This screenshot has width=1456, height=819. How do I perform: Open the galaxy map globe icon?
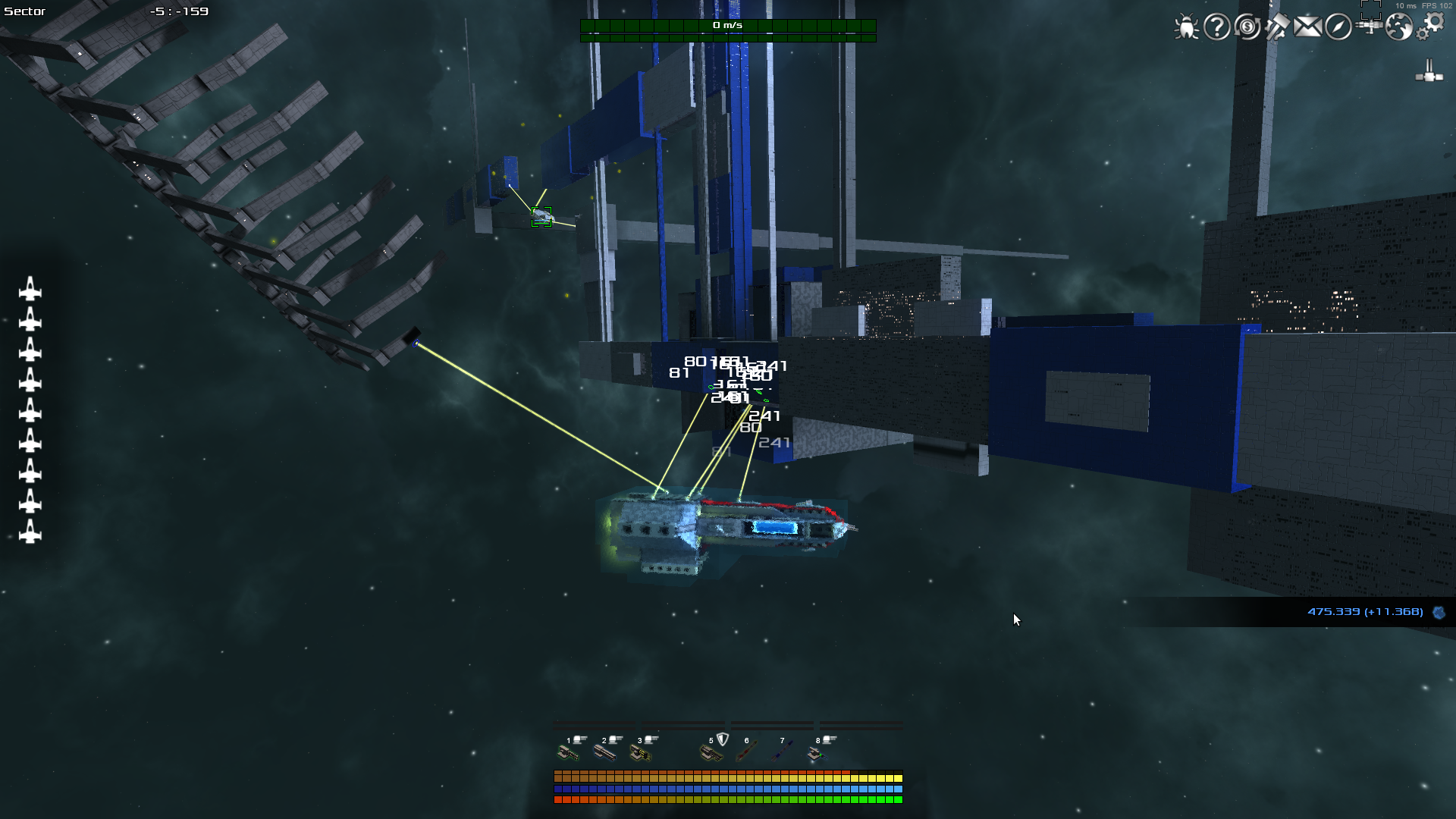coord(1399,27)
